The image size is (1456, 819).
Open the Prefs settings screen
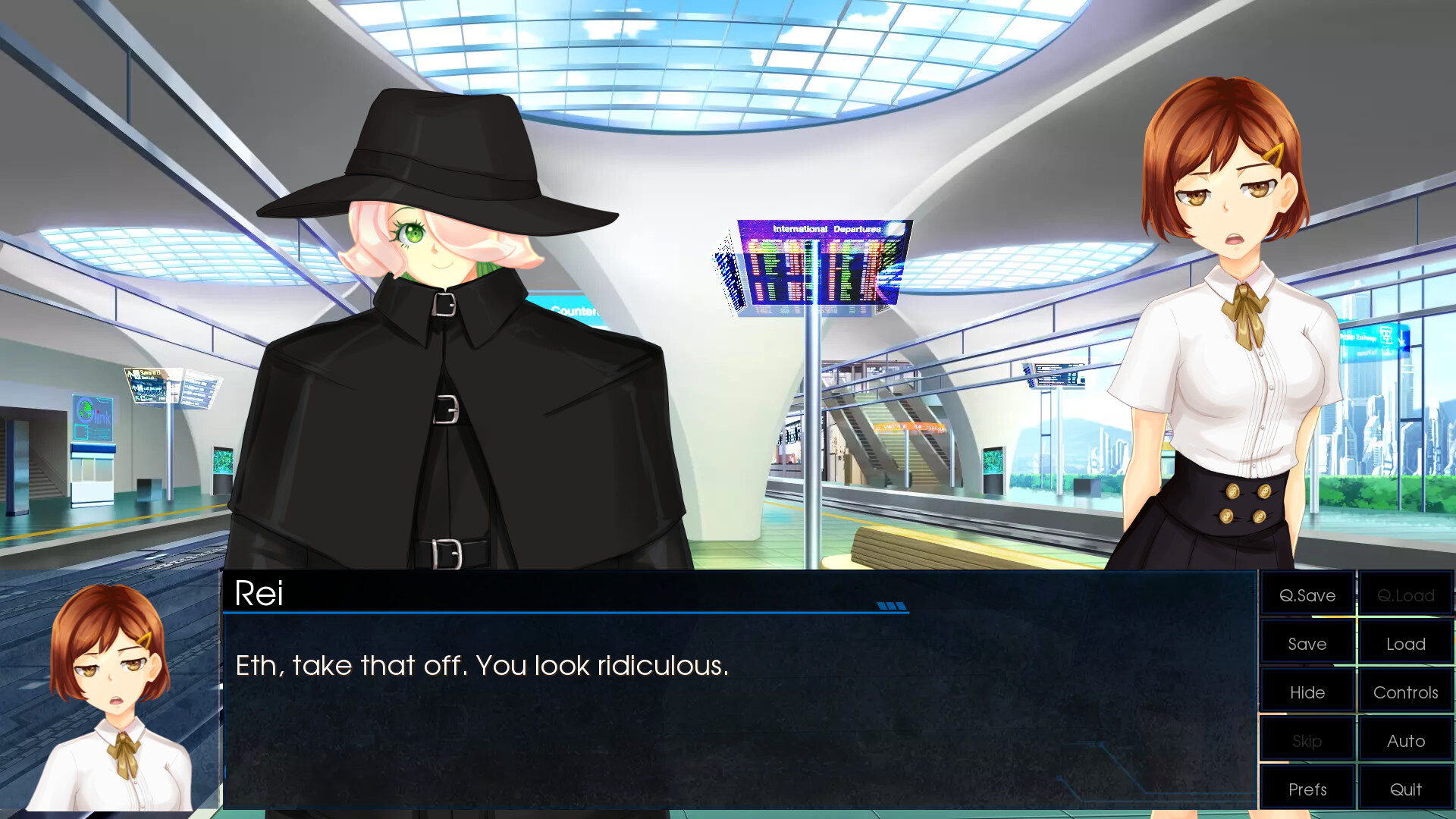point(1306,789)
